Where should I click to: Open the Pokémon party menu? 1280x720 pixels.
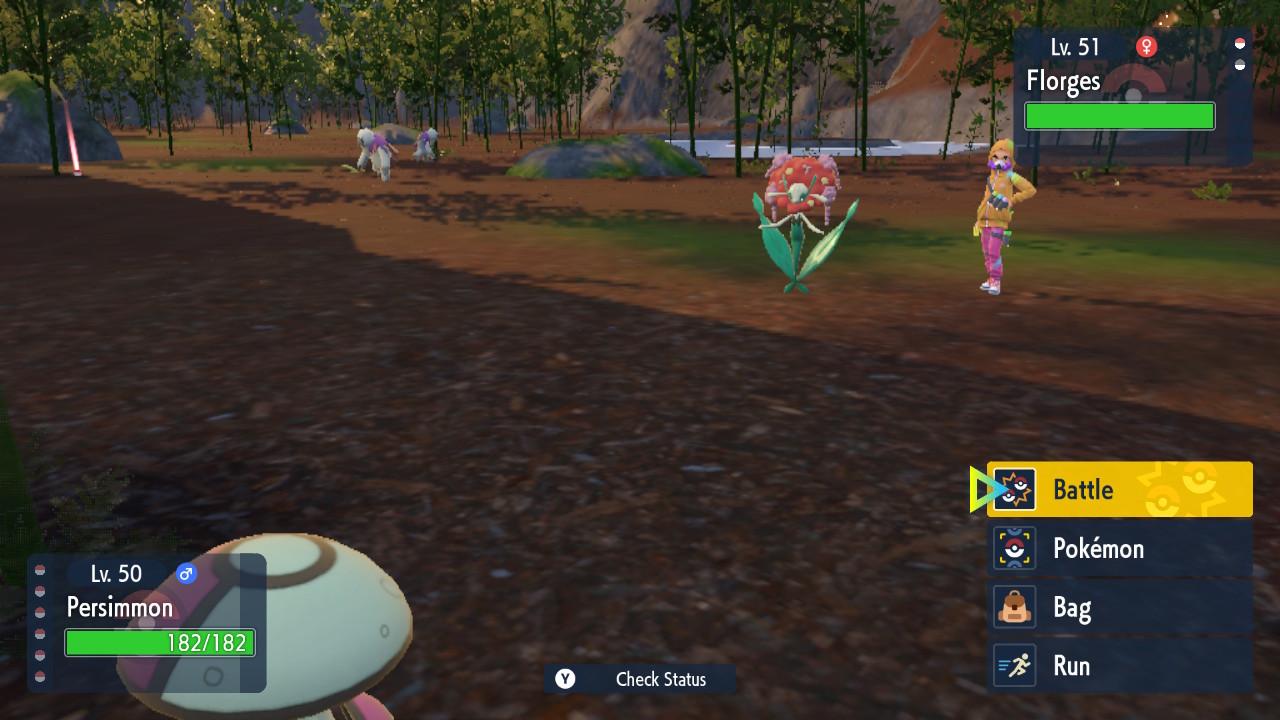pos(1119,549)
